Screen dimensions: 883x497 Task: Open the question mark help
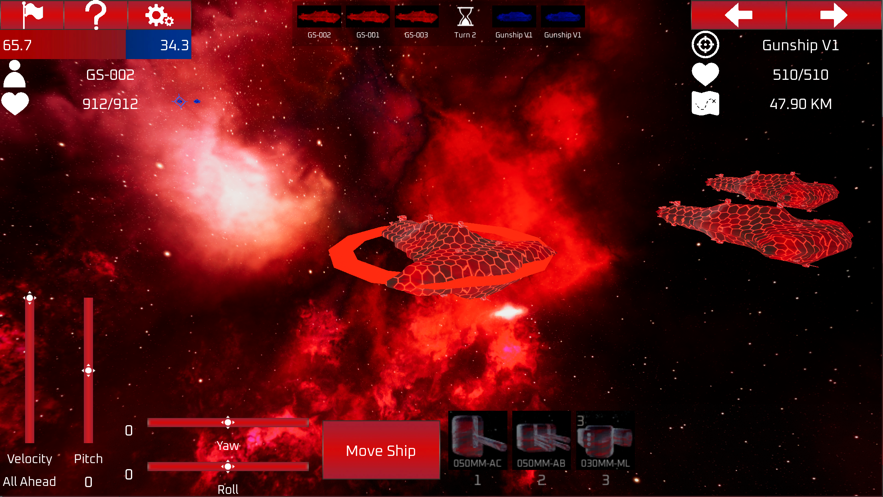coord(95,15)
